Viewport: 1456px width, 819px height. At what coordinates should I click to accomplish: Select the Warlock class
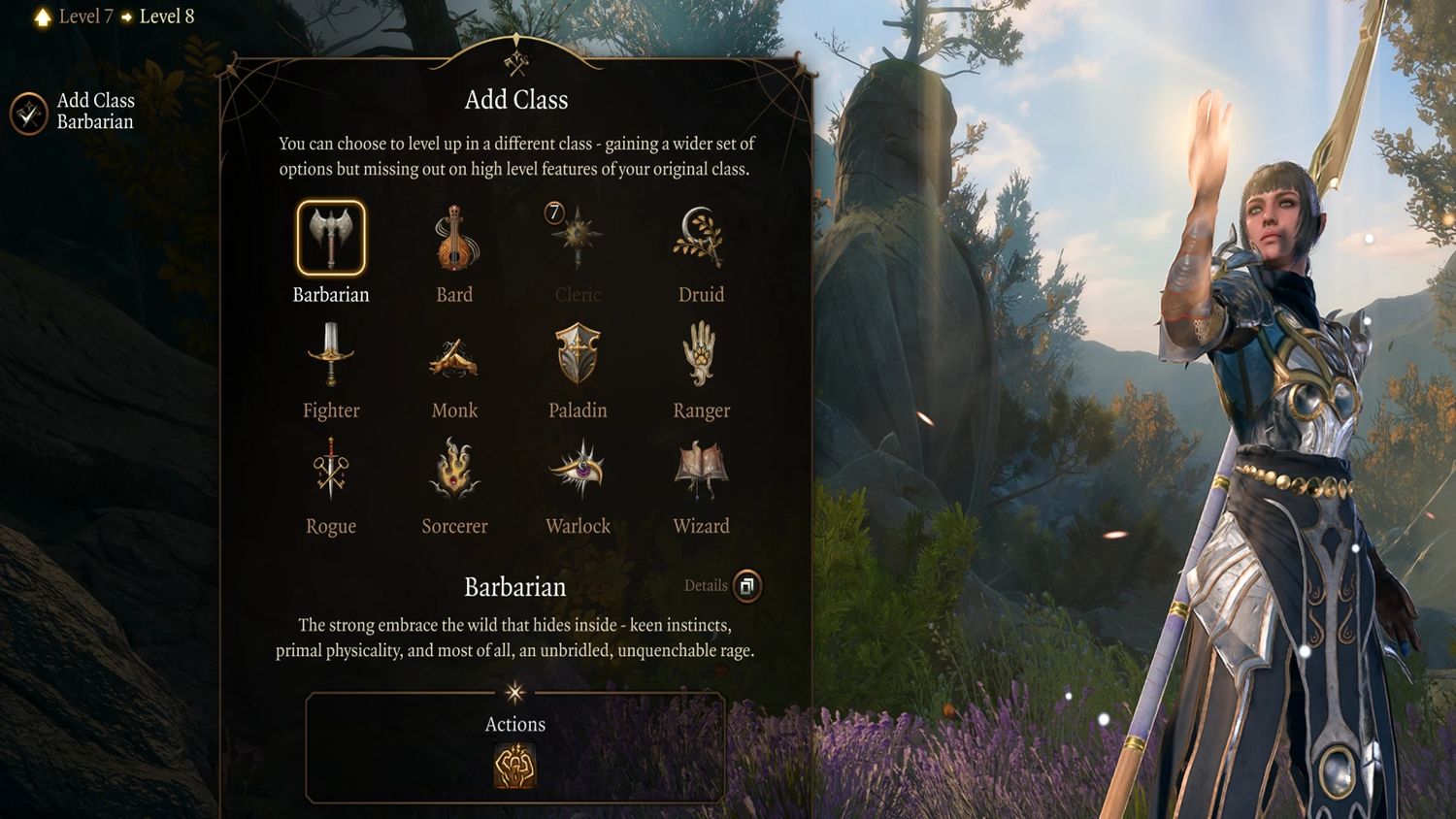coord(578,471)
